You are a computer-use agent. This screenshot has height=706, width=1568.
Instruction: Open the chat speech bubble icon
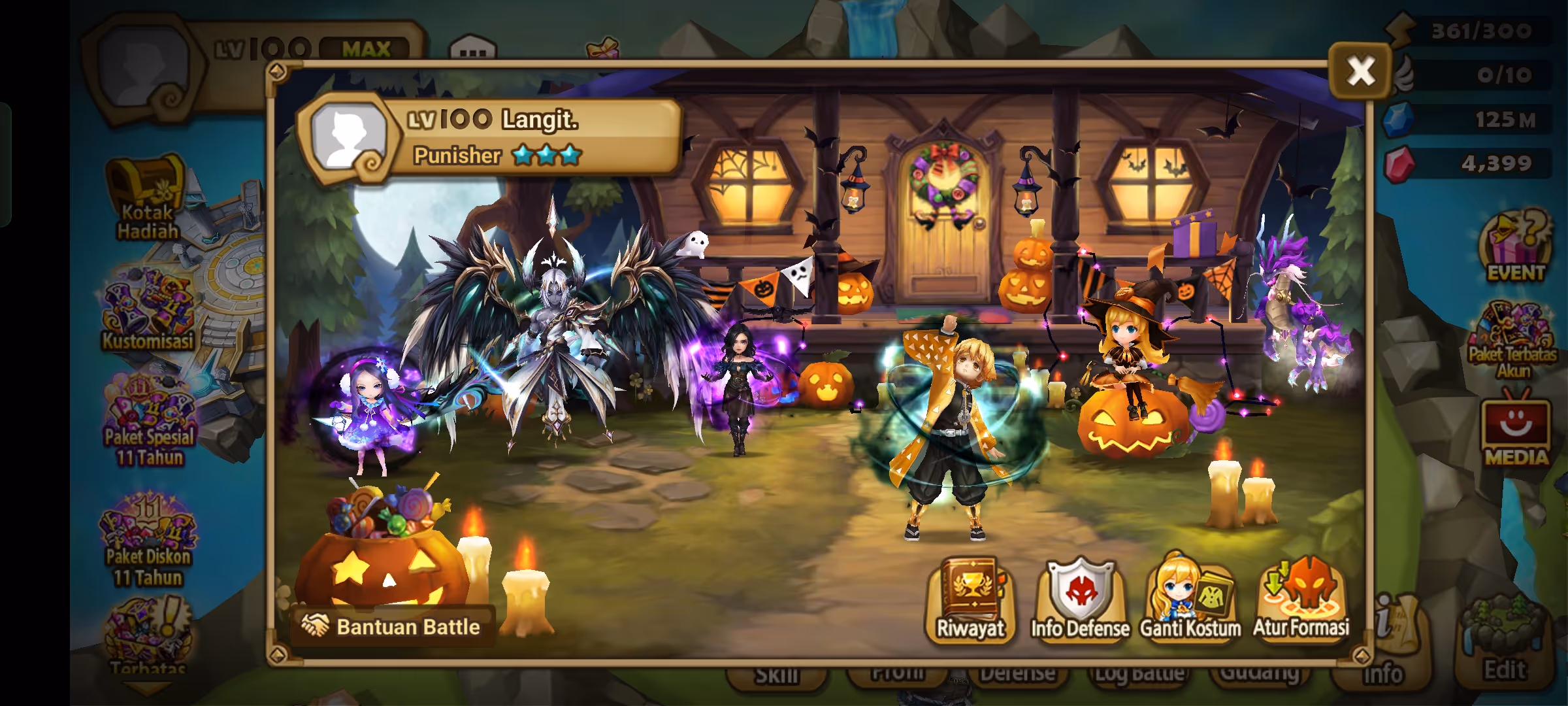(x=473, y=48)
